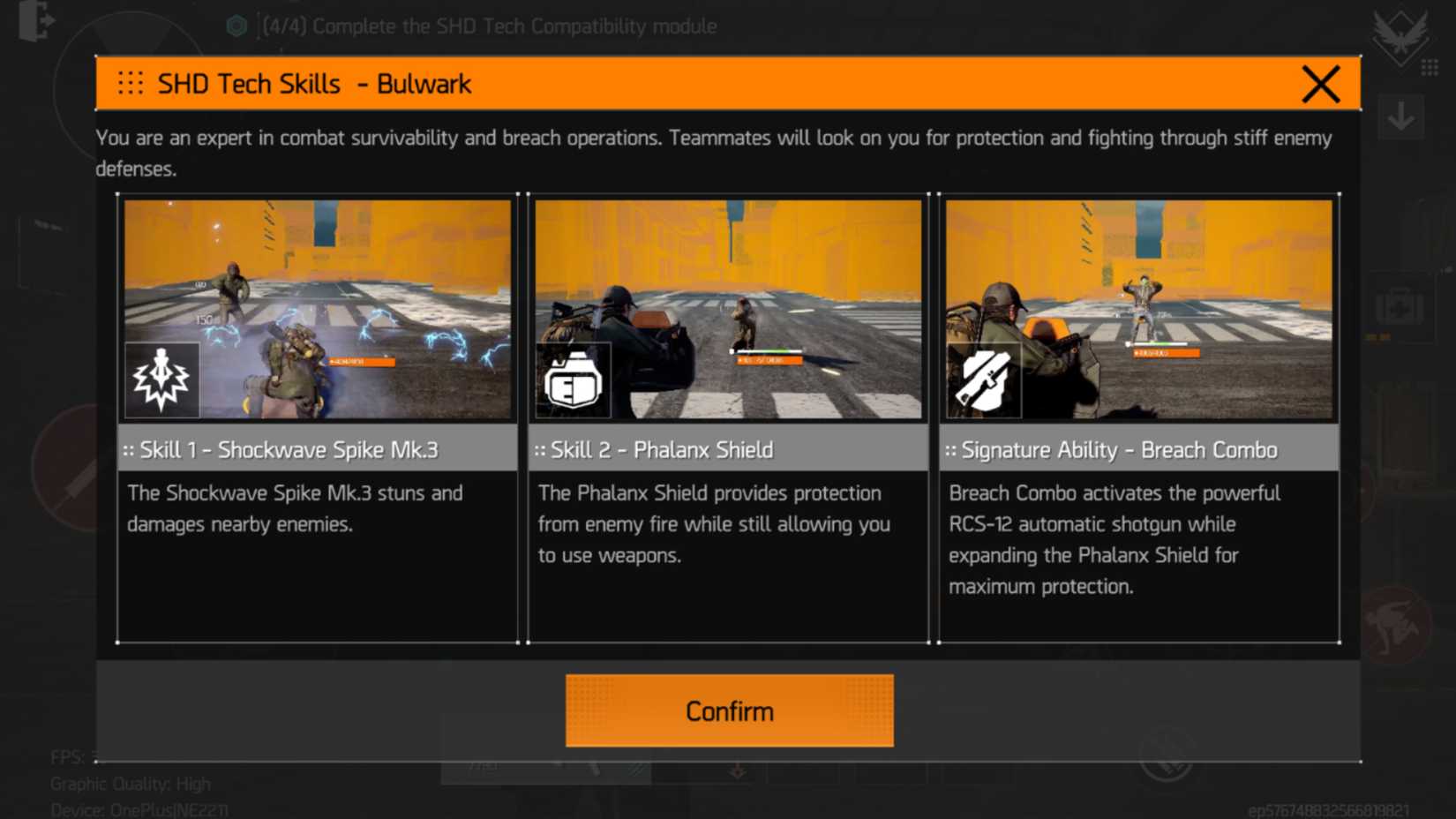Click the grid dots under the faction emblem
This screenshot has height=819, width=1456.
[x=1431, y=66]
